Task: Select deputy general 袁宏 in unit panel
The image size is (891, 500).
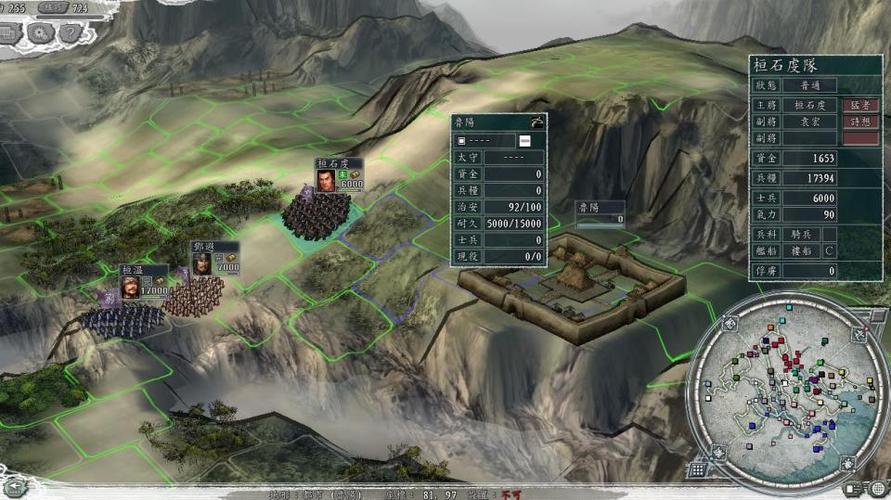Action: (810, 121)
